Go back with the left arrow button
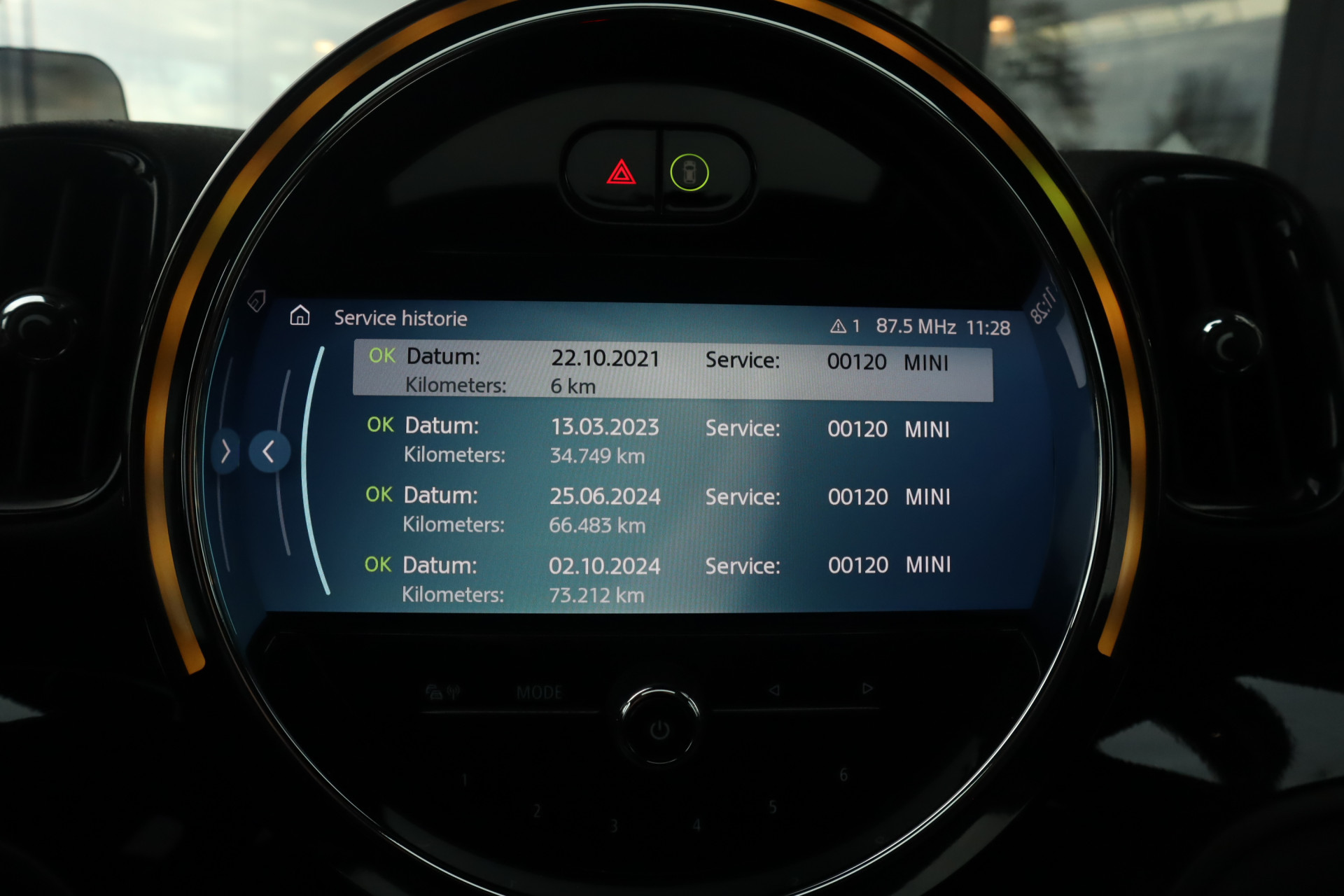Screen dimensions: 1344x896 click(269, 452)
